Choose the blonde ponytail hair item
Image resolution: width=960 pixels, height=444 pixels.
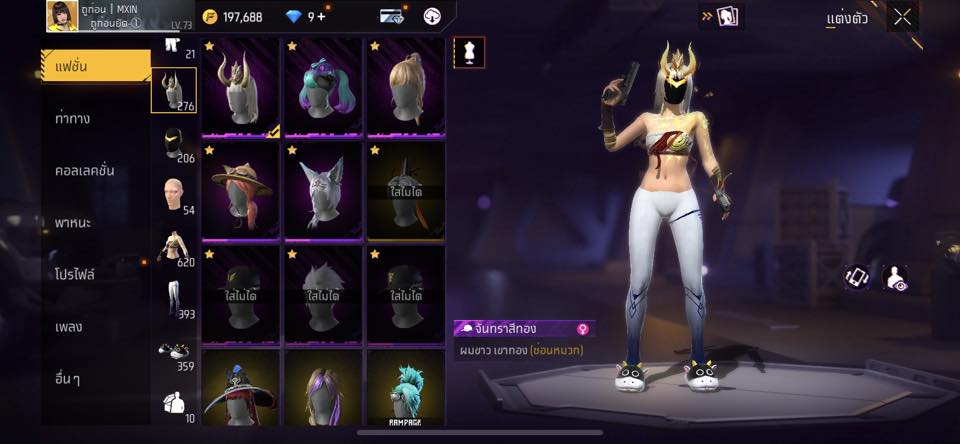tap(406, 86)
